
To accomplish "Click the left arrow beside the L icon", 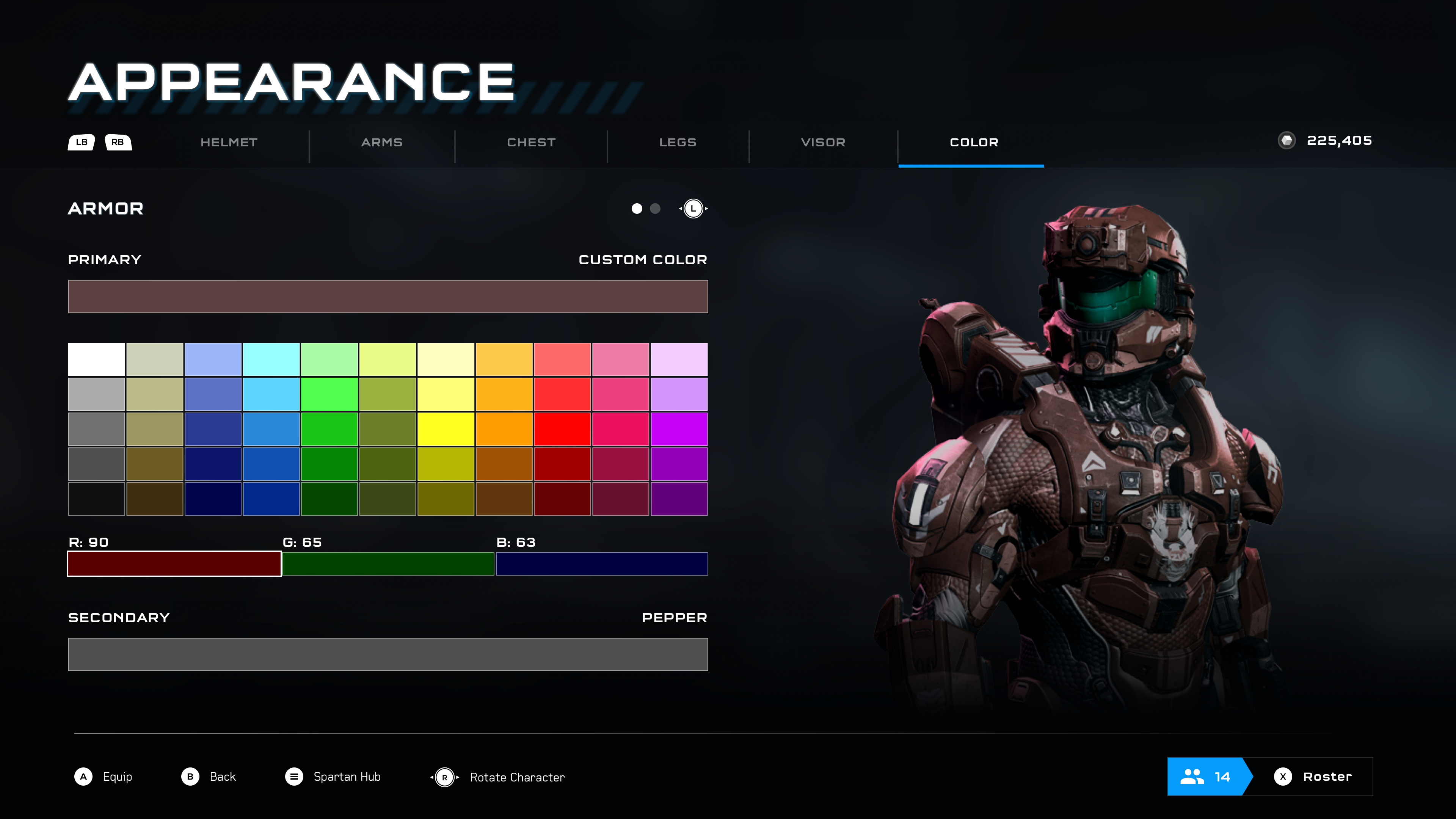I will [680, 209].
